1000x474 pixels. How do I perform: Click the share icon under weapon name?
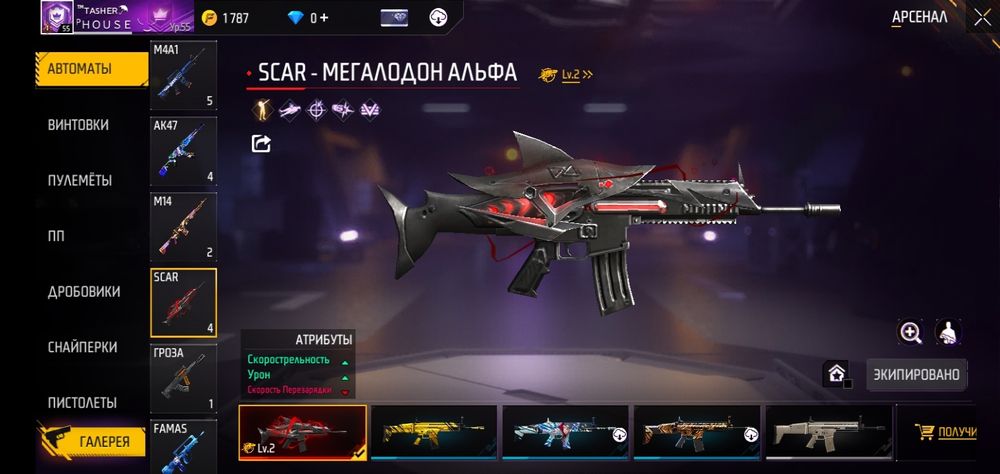tap(261, 144)
